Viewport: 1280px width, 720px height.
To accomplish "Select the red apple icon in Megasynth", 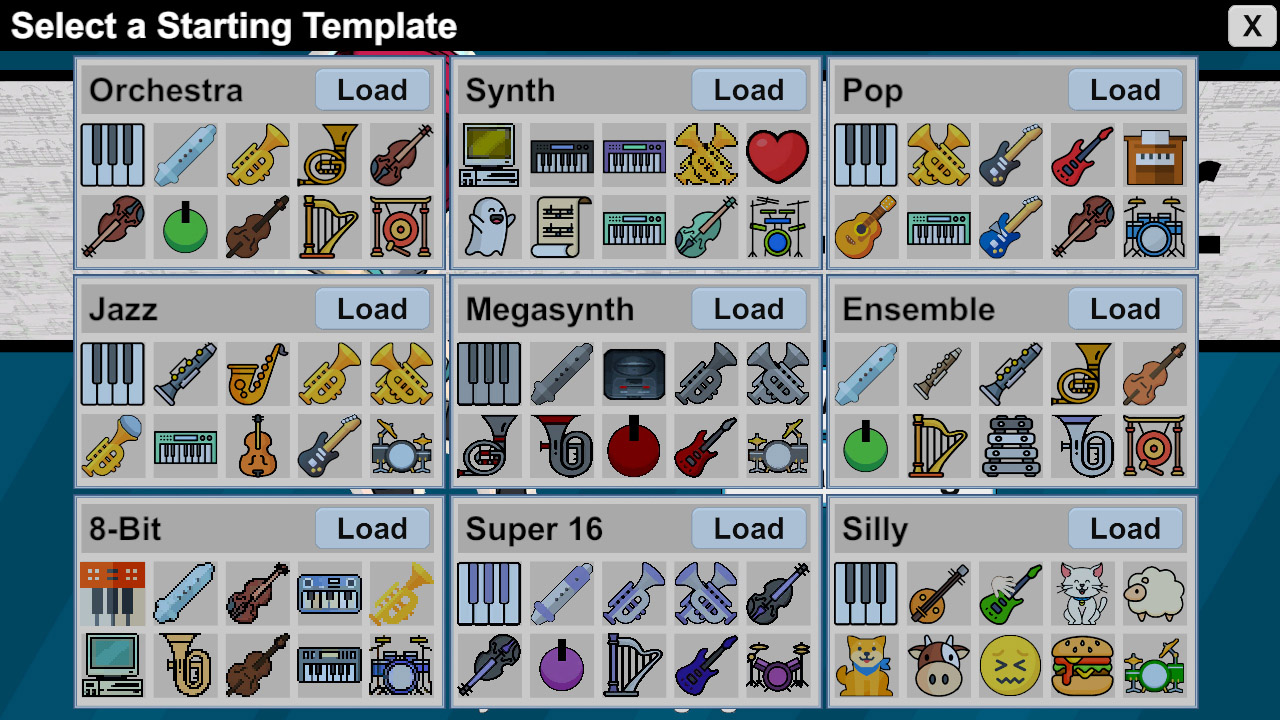I will [x=633, y=446].
